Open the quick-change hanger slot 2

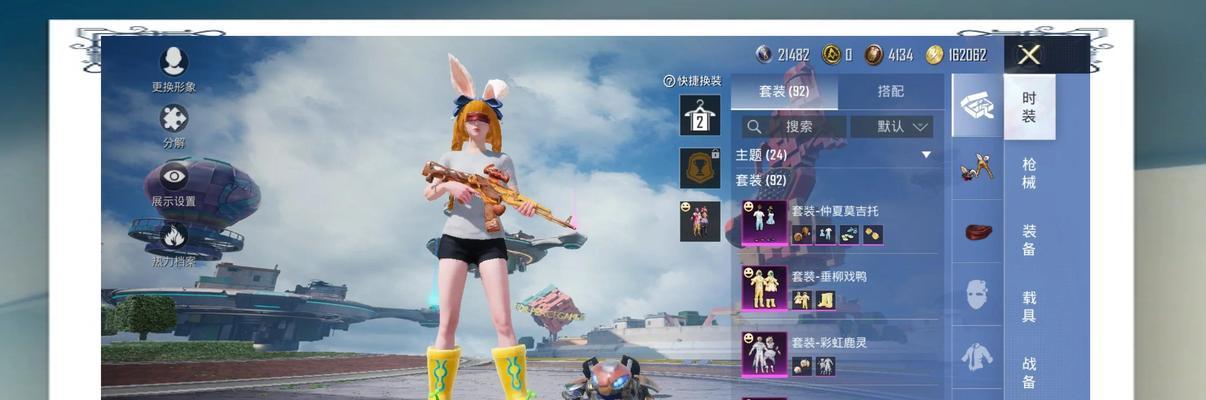(700, 116)
